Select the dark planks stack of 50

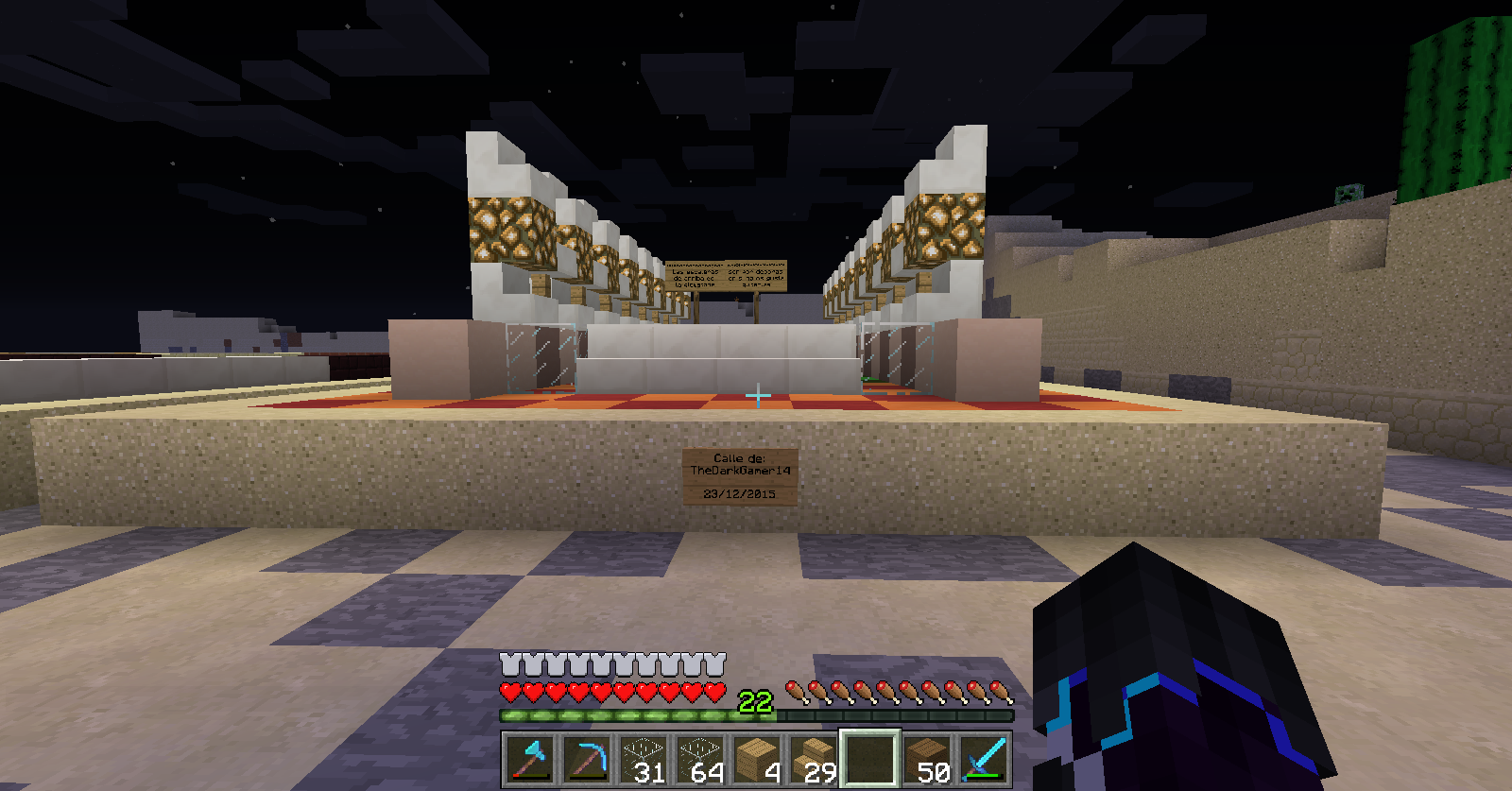pos(927,759)
